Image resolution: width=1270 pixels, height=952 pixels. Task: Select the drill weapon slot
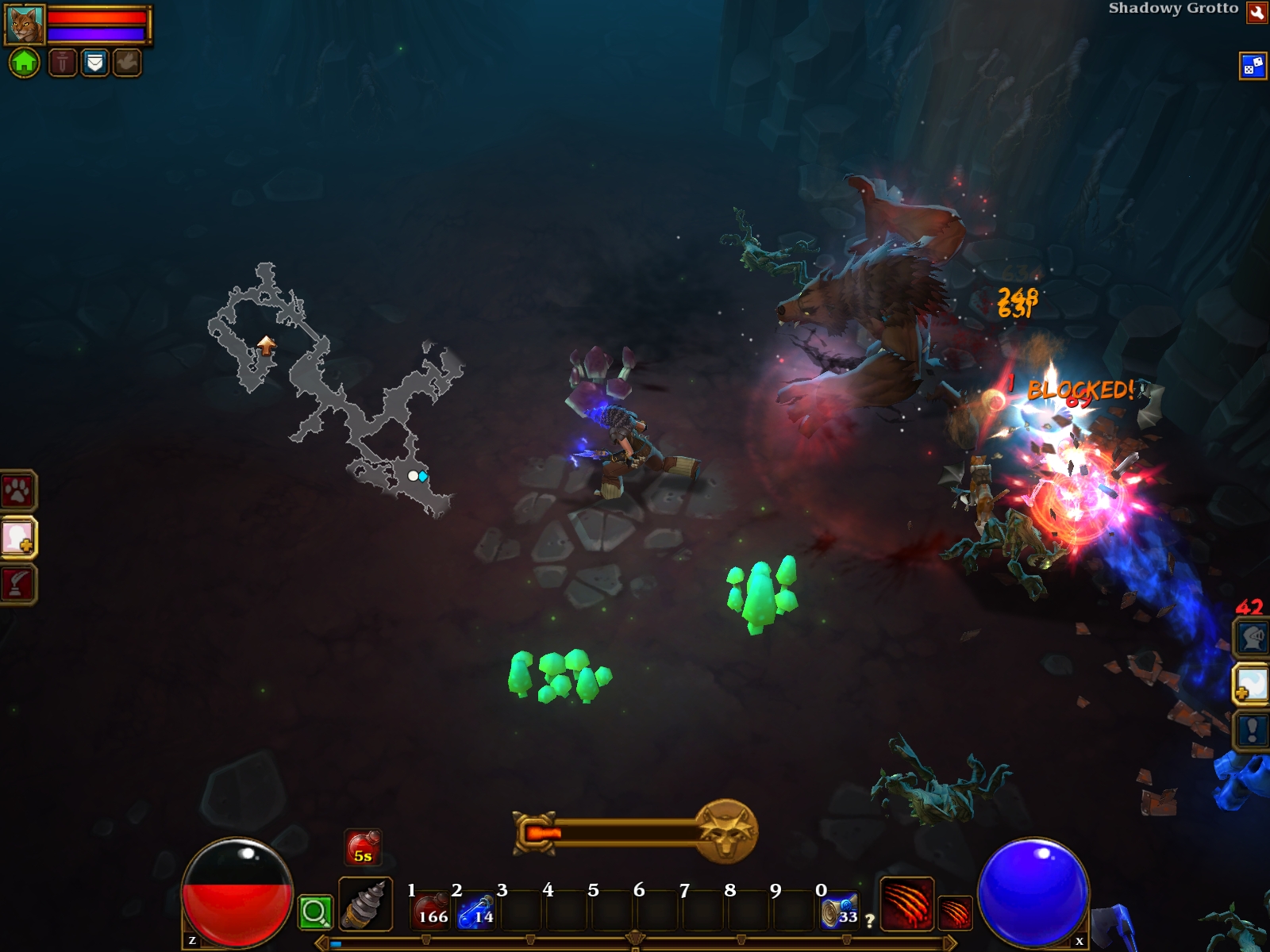click(x=365, y=904)
